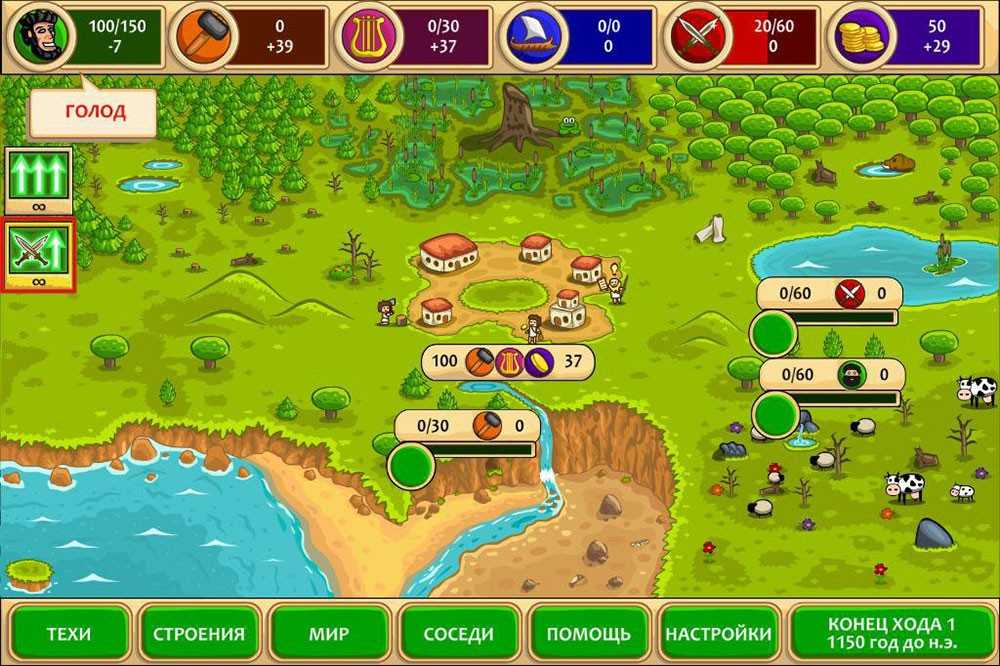The width and height of the screenshot is (1000, 666).
Task: Open the СТРОЕНИЯ buildings menu
Action: tap(199, 633)
